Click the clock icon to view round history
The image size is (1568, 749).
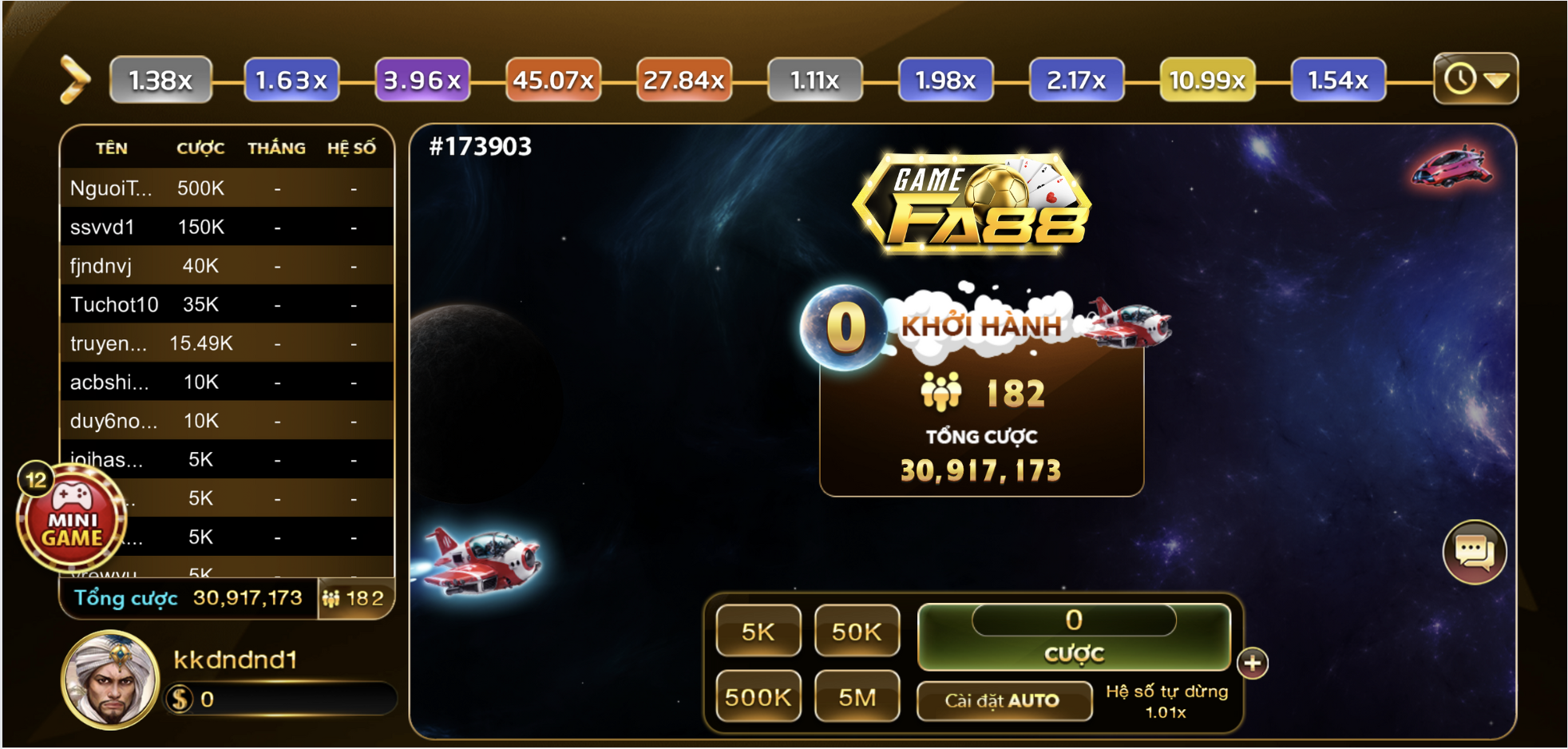click(x=1461, y=78)
